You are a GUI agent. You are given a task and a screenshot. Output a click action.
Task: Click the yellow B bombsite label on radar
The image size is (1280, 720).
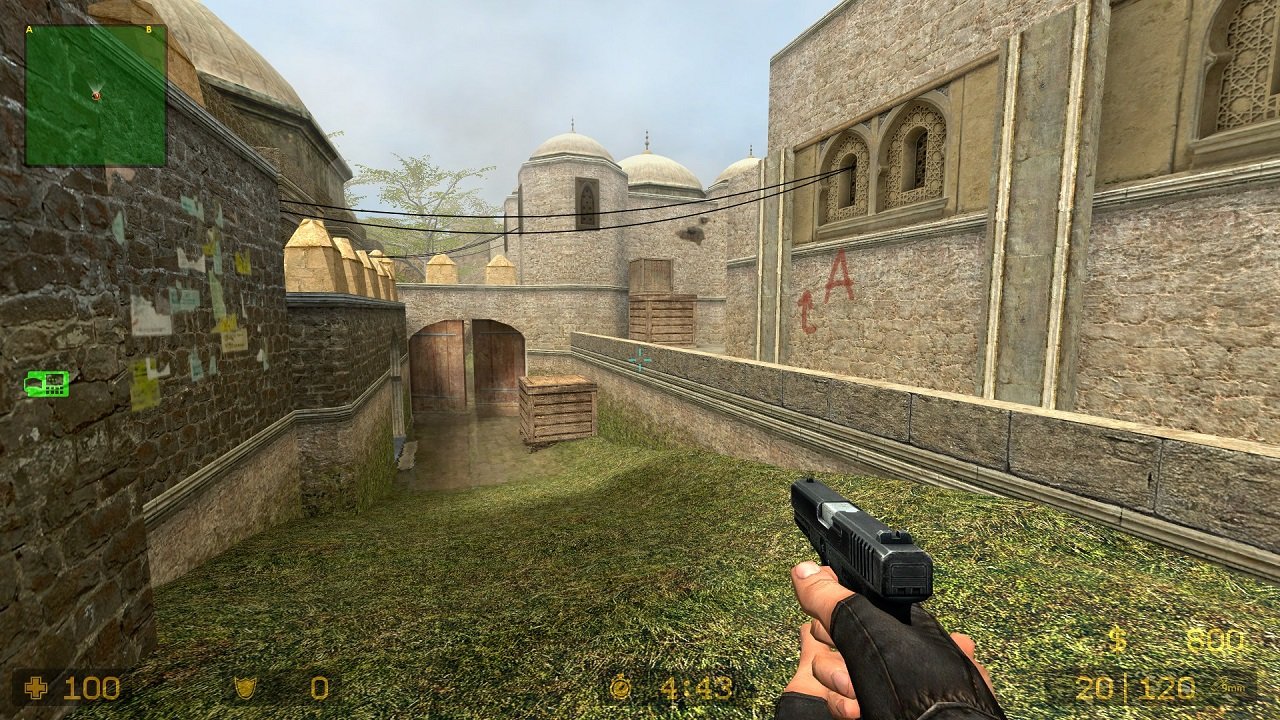point(151,30)
